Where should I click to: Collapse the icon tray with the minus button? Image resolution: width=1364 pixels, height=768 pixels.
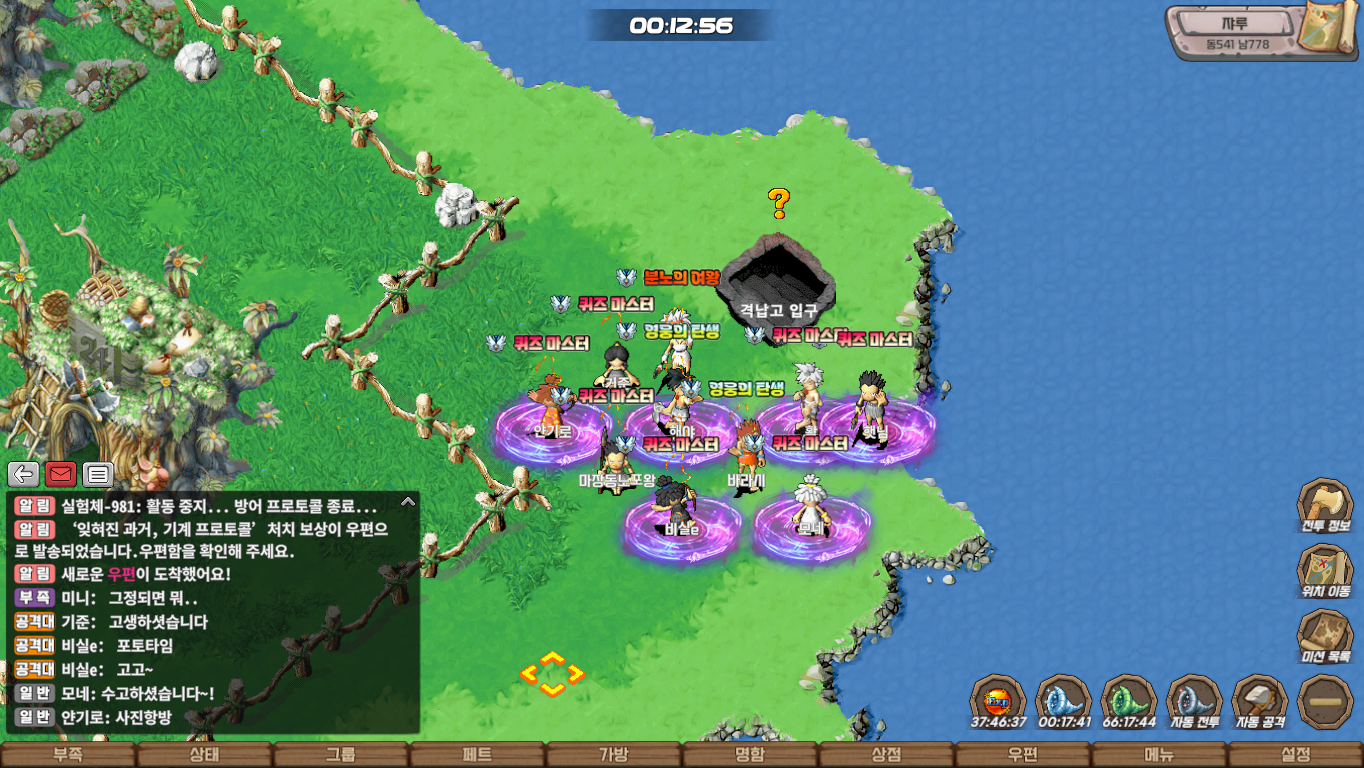tap(1325, 701)
